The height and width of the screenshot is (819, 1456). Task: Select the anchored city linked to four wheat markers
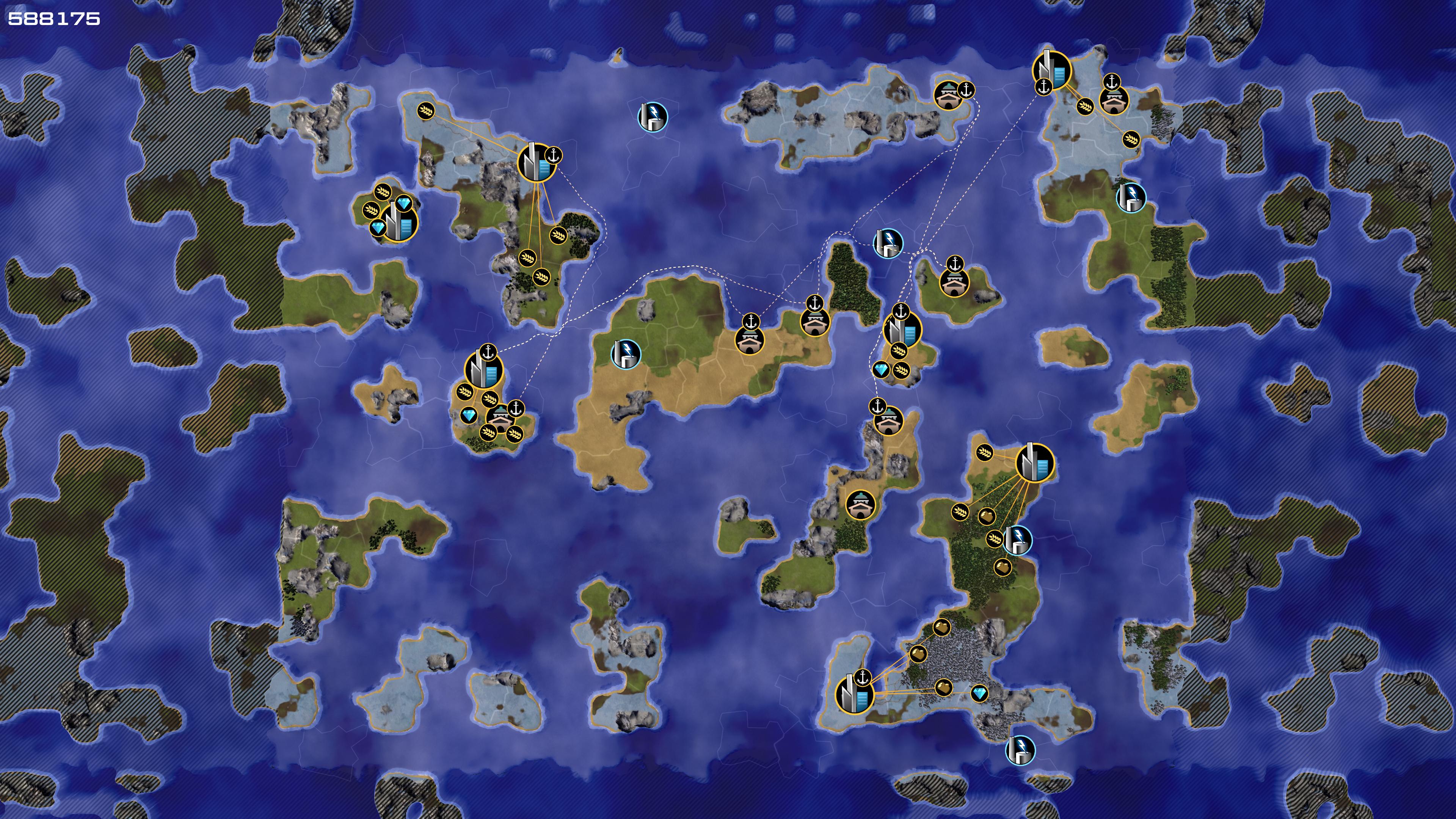(x=537, y=163)
